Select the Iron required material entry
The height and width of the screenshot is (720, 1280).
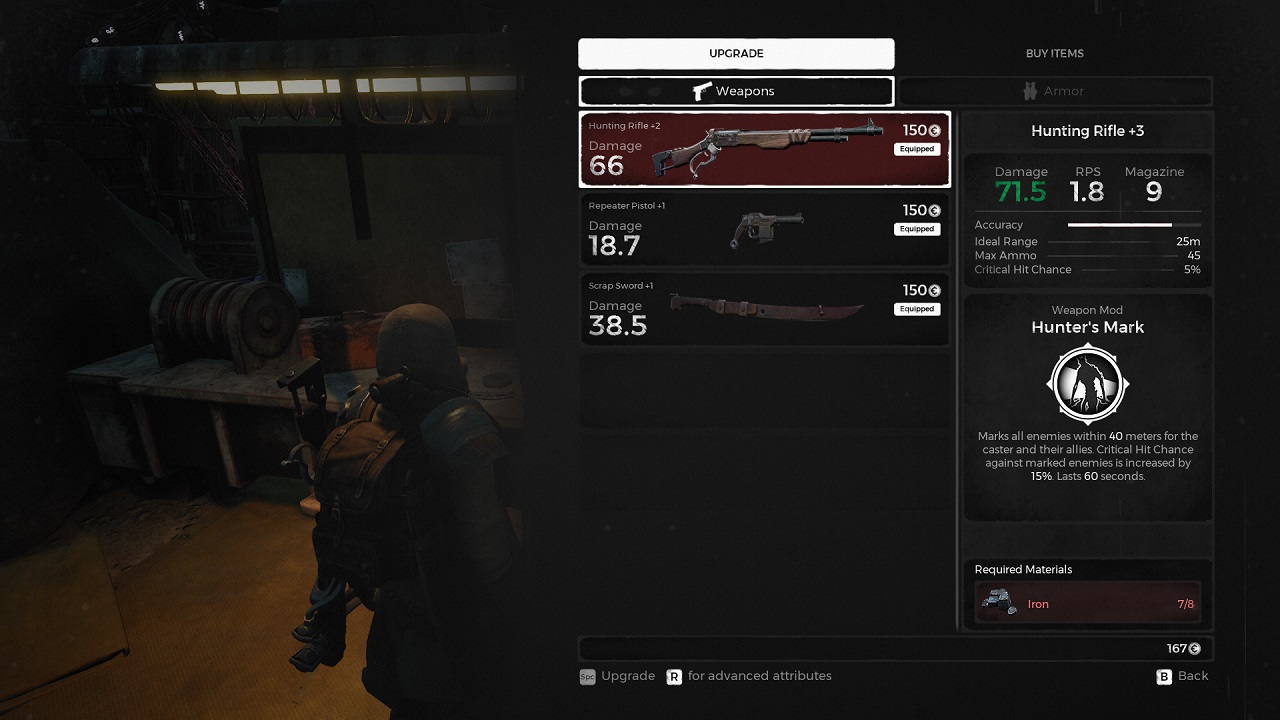point(1087,604)
